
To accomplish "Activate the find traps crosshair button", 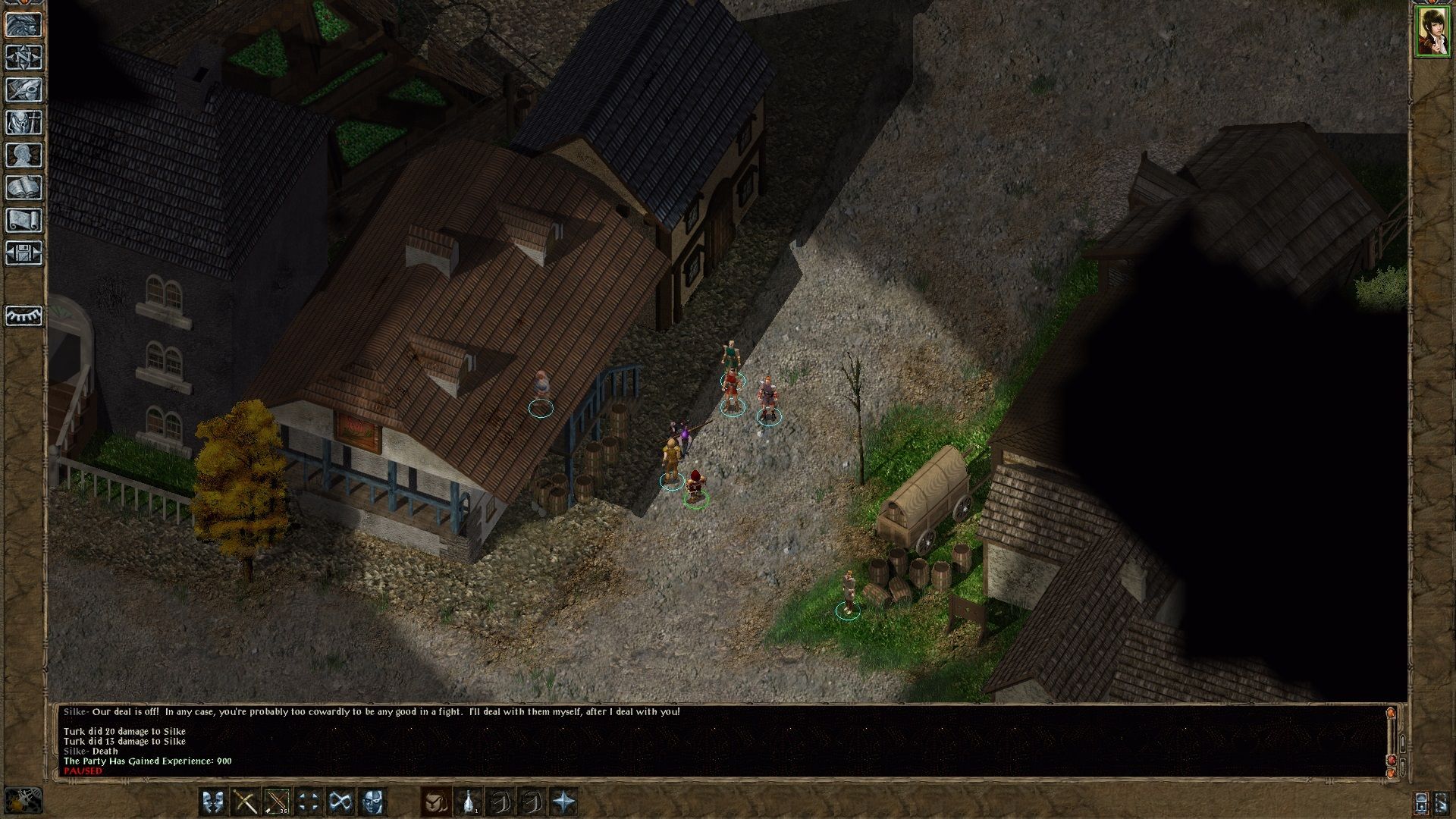I will [309, 802].
